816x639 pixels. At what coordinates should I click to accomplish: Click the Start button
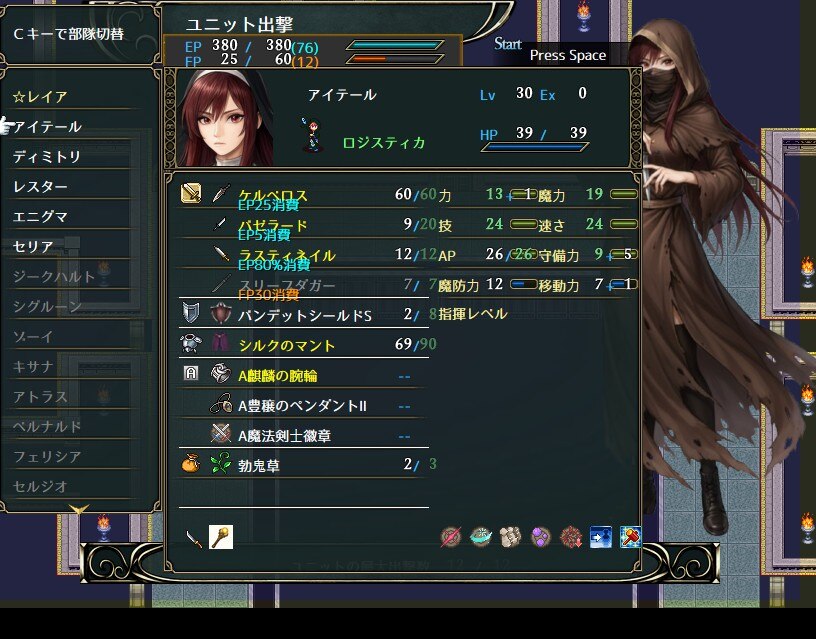point(508,44)
